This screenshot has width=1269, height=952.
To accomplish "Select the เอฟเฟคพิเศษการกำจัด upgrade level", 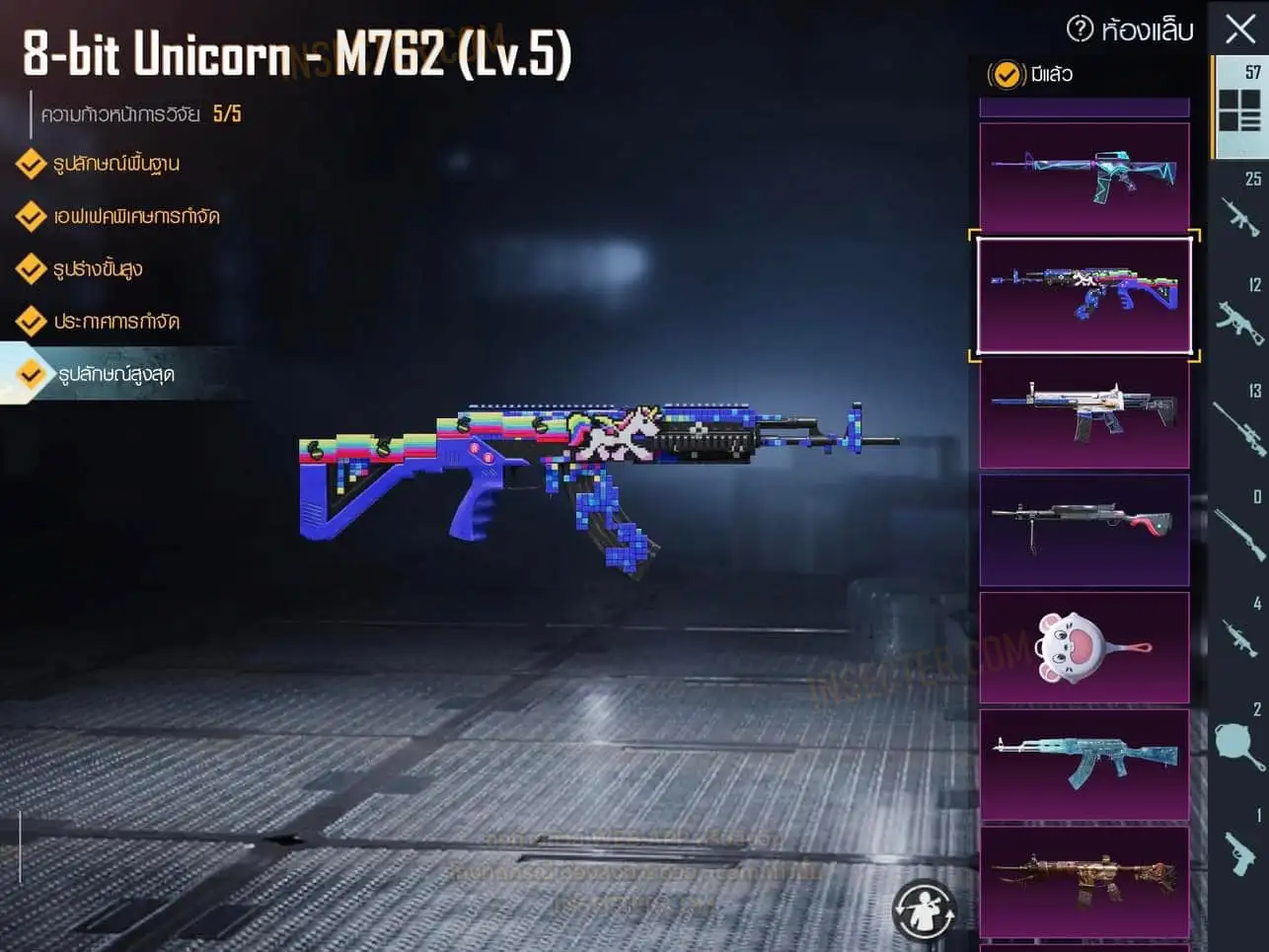I will [x=135, y=216].
